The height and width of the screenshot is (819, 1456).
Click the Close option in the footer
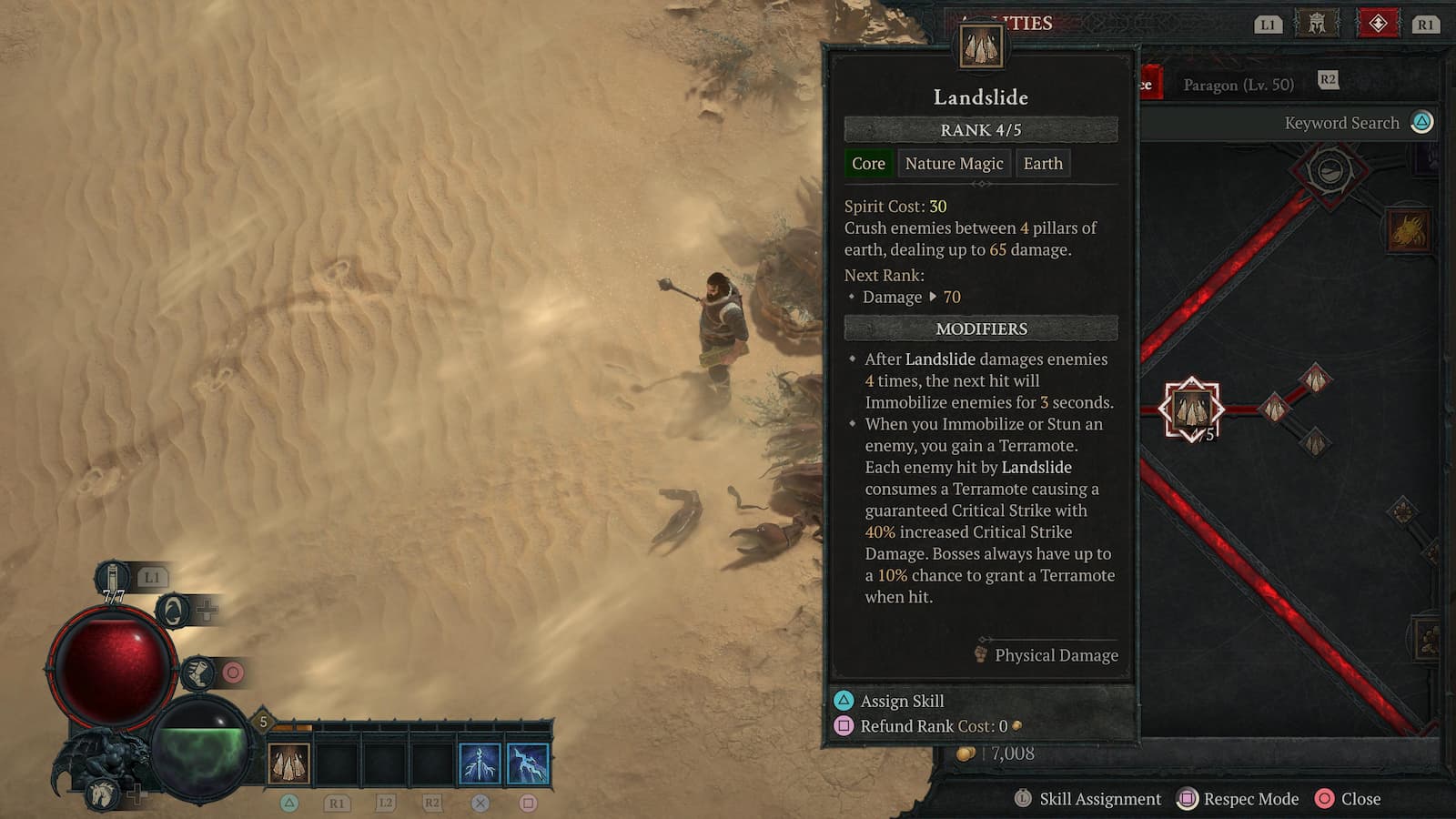click(x=1349, y=799)
